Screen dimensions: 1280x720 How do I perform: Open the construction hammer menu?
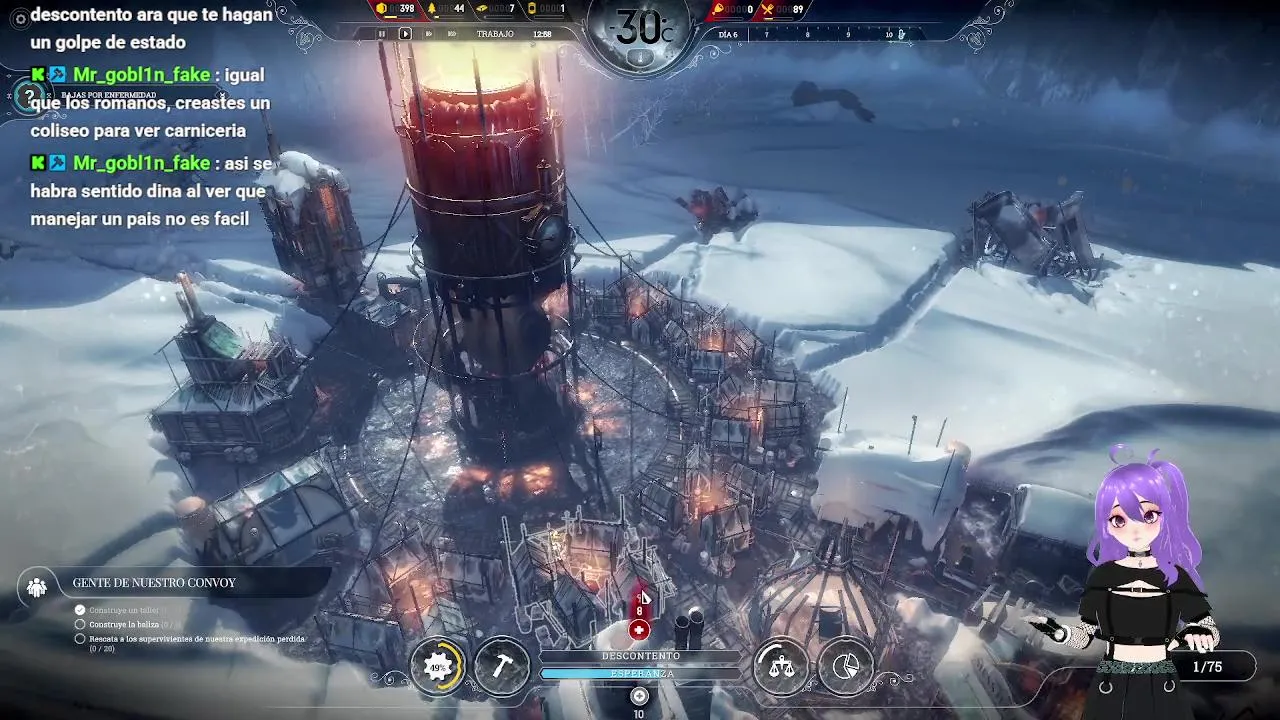click(502, 667)
